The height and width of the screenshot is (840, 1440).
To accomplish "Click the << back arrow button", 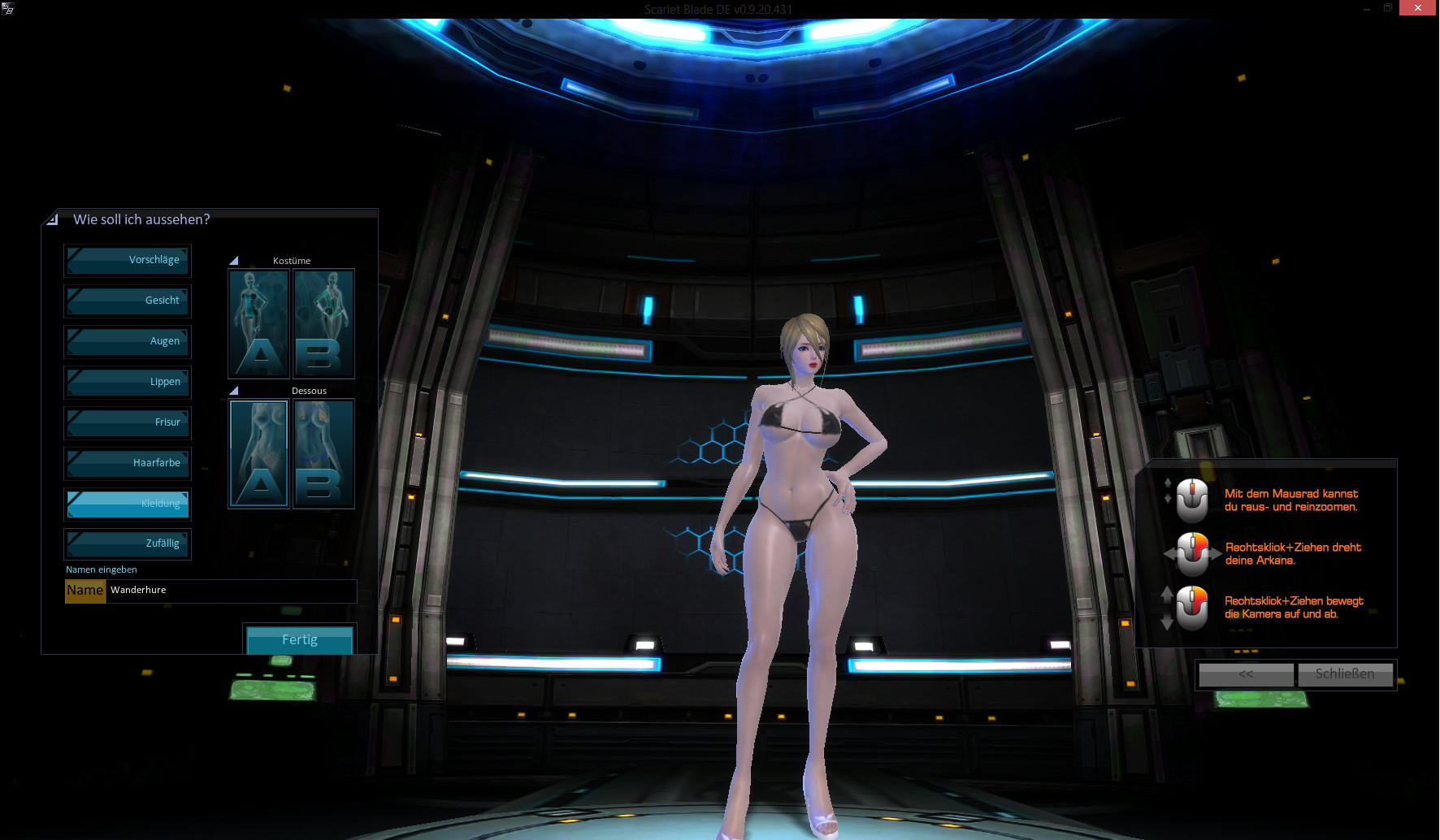I will (1246, 674).
